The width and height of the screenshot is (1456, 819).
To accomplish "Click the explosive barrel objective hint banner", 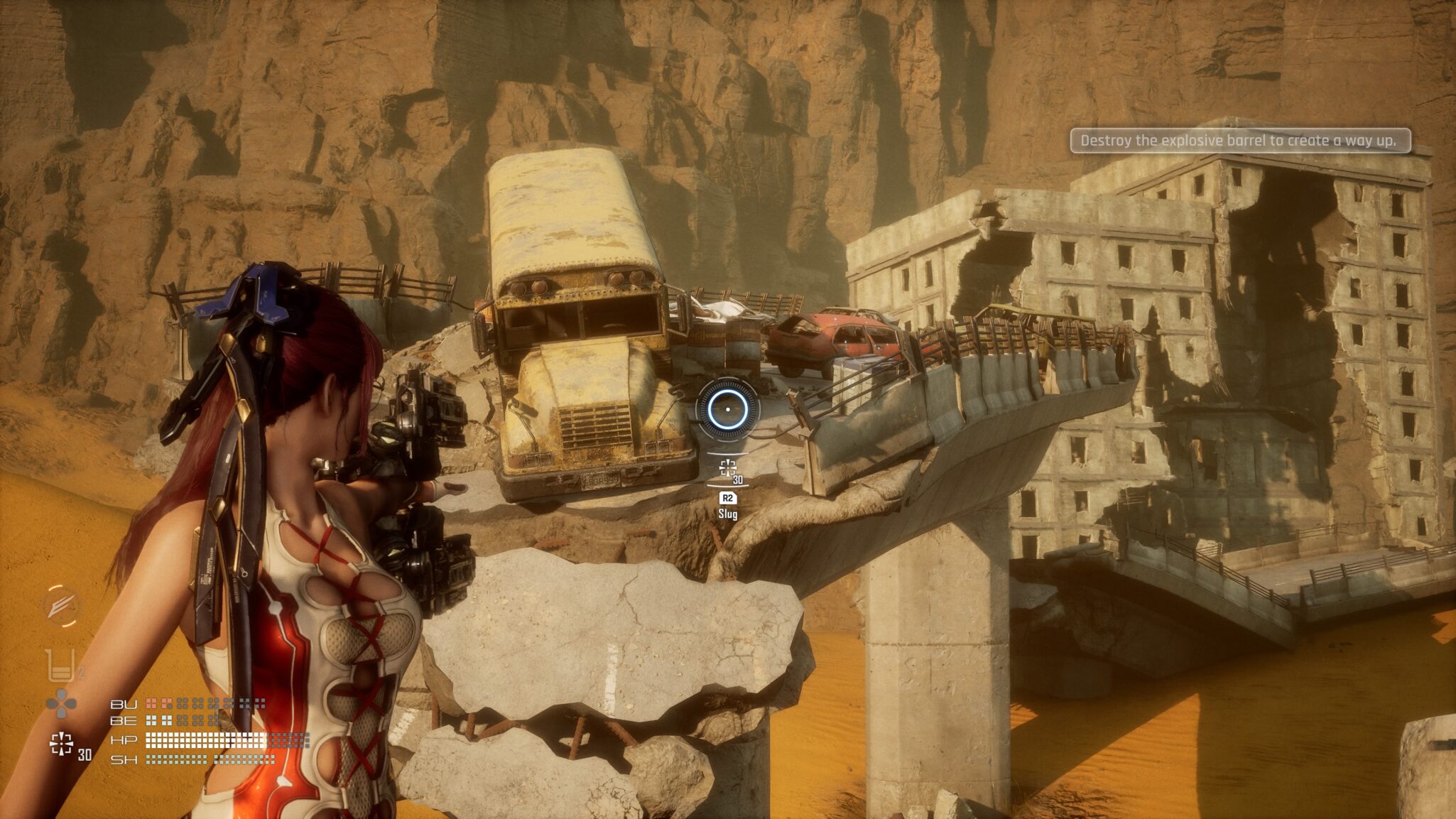I will point(1239,141).
